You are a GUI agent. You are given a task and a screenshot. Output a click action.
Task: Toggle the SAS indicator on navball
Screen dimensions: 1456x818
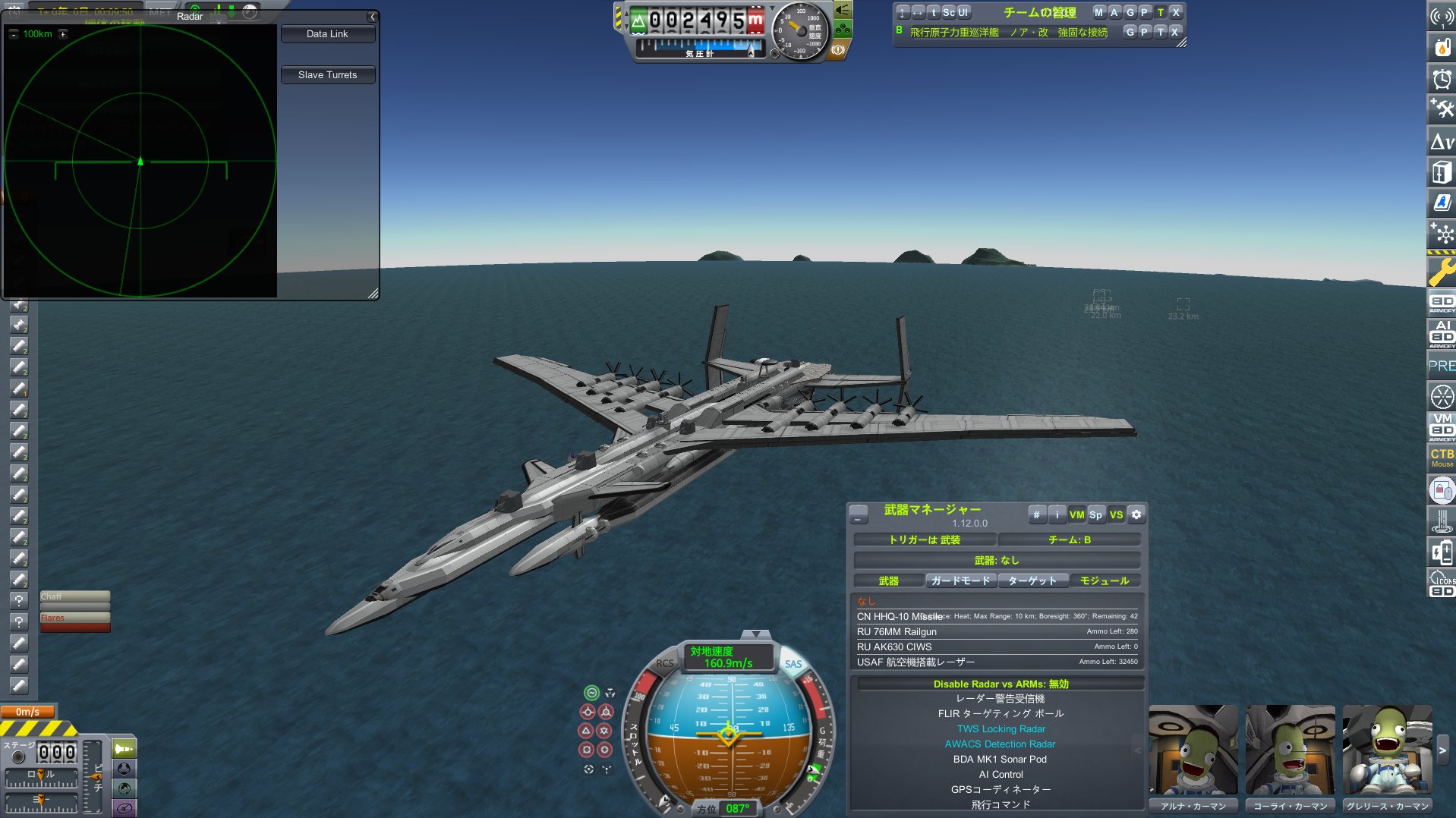point(793,664)
